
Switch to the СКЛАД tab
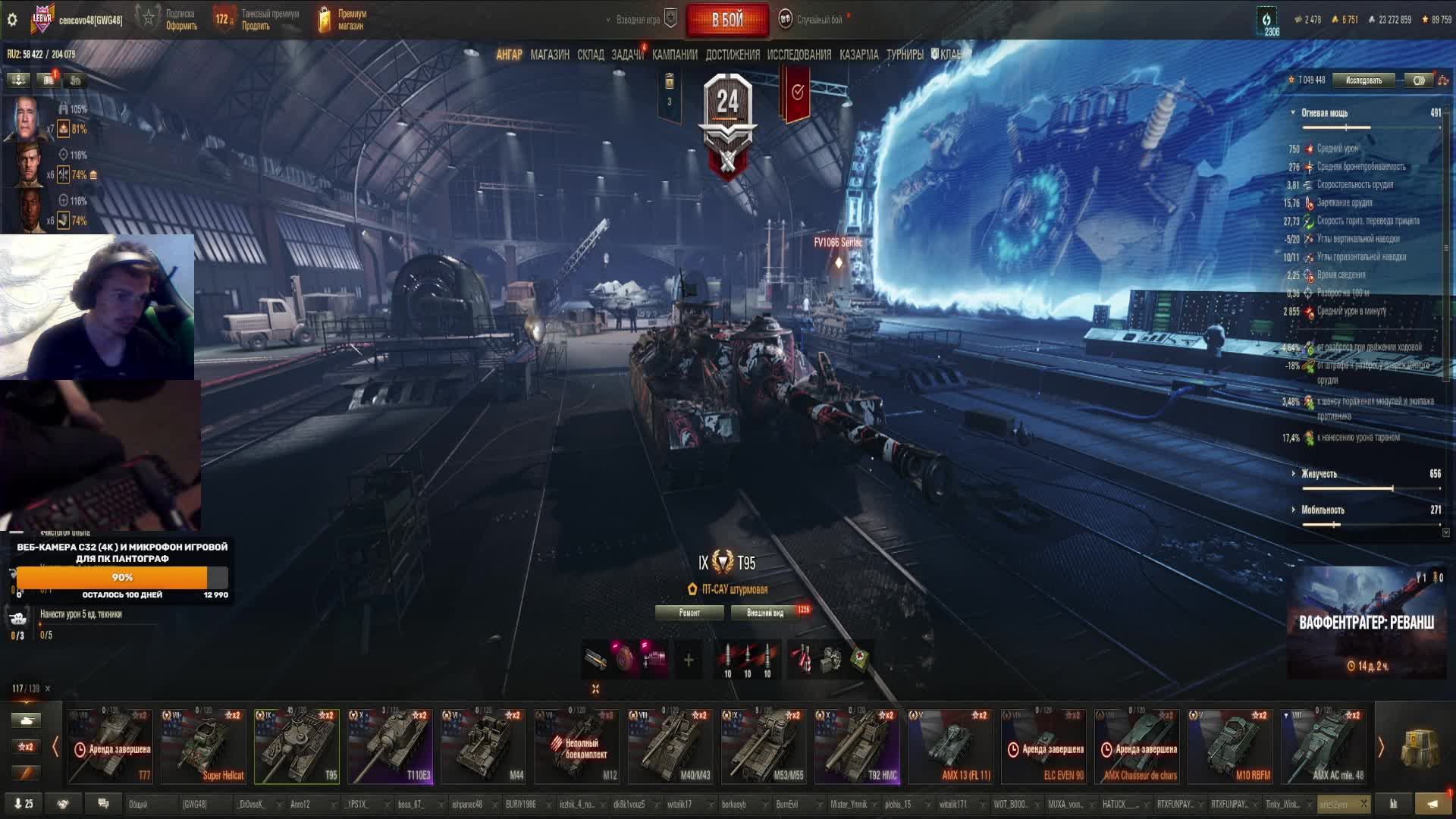click(x=590, y=55)
